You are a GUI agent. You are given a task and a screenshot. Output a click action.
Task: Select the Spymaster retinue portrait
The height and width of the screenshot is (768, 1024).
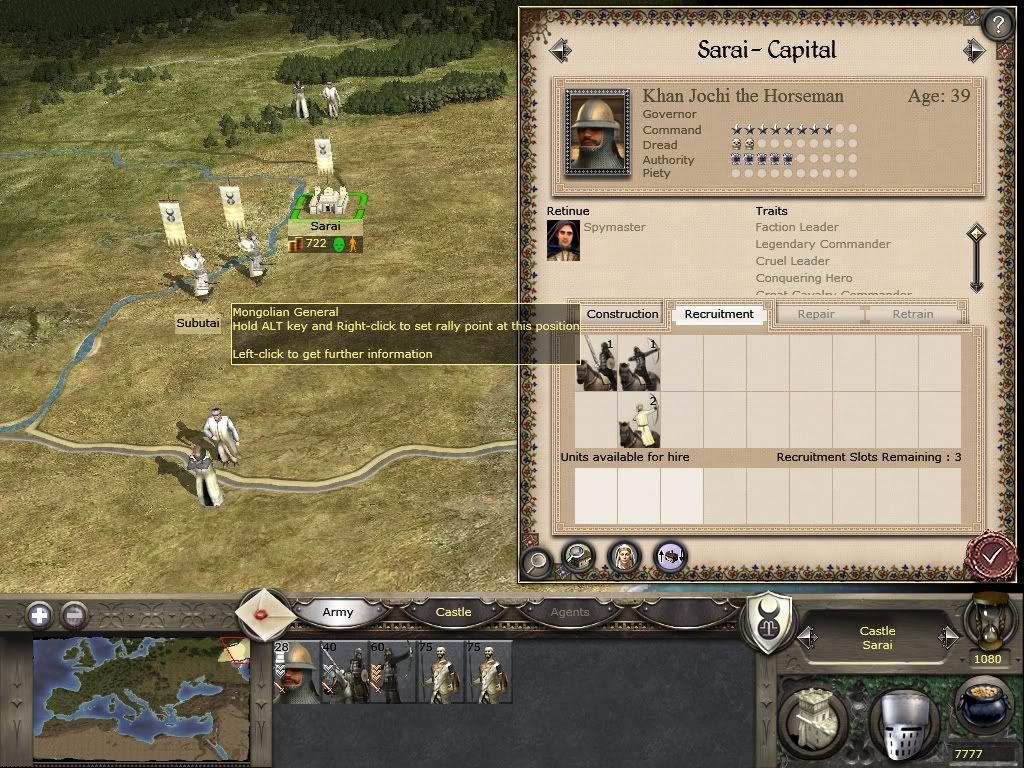(563, 240)
